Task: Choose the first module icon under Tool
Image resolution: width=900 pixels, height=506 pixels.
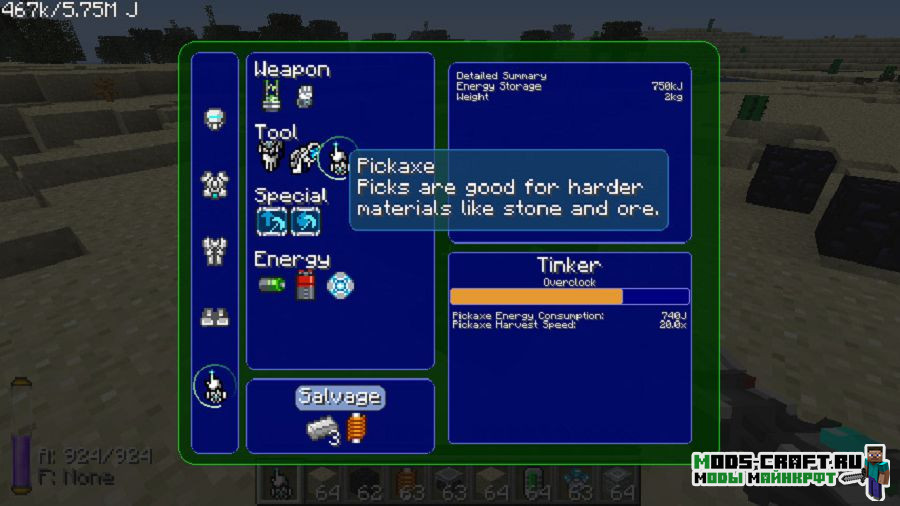Action: [x=271, y=157]
